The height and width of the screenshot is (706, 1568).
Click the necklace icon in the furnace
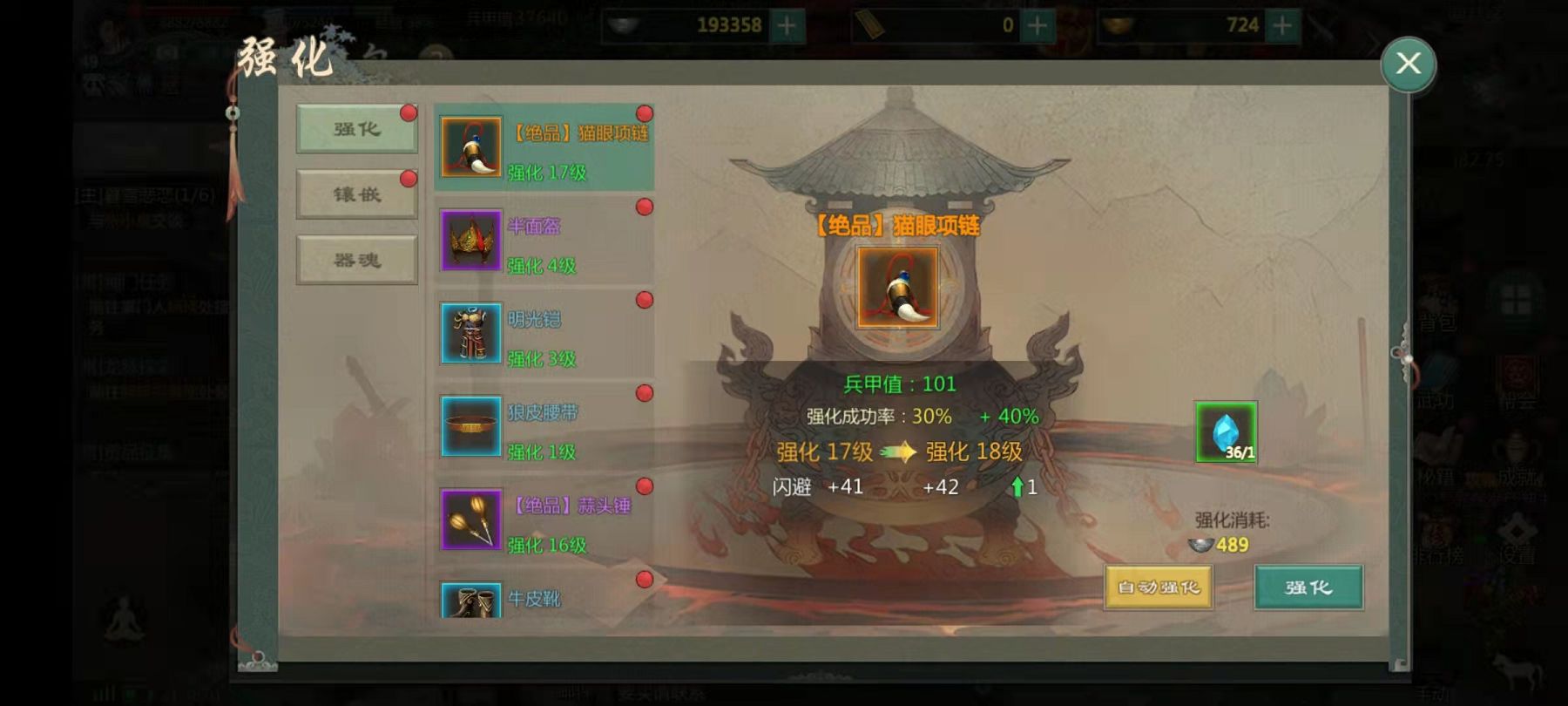[897, 288]
